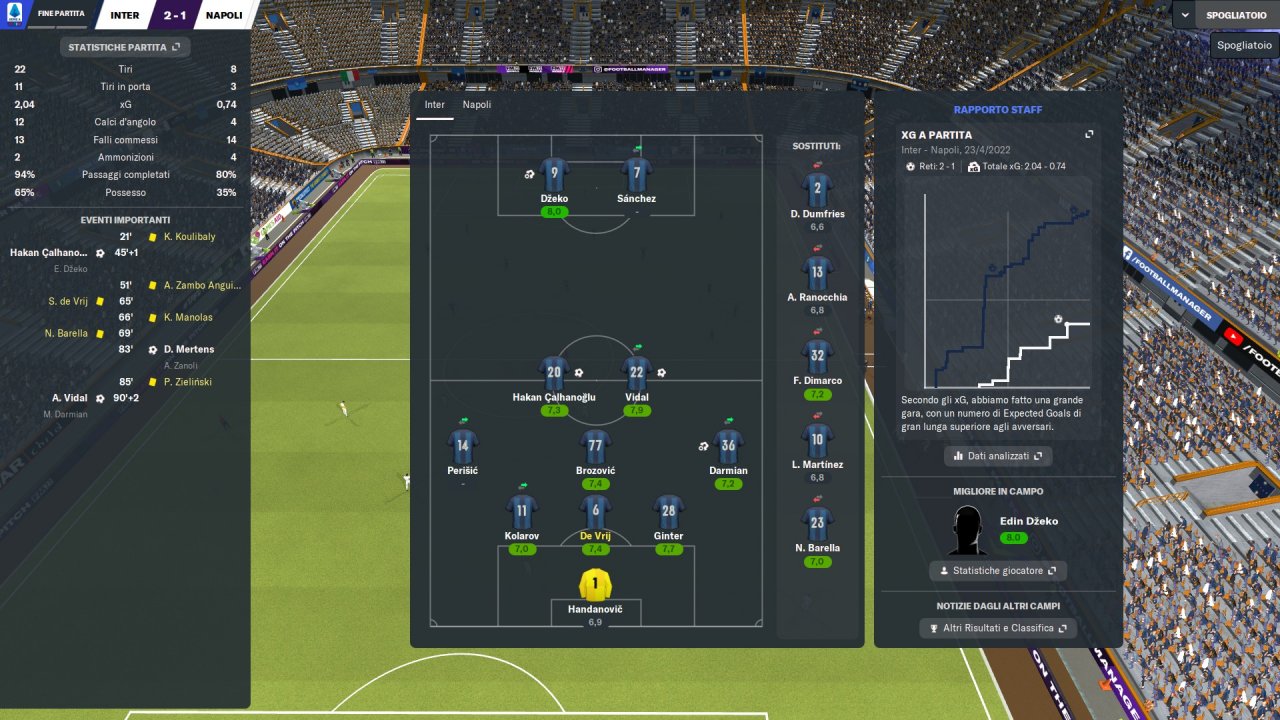Open the Spogliatoio dropdown arrow
This screenshot has height=720, width=1280.
coord(1185,15)
